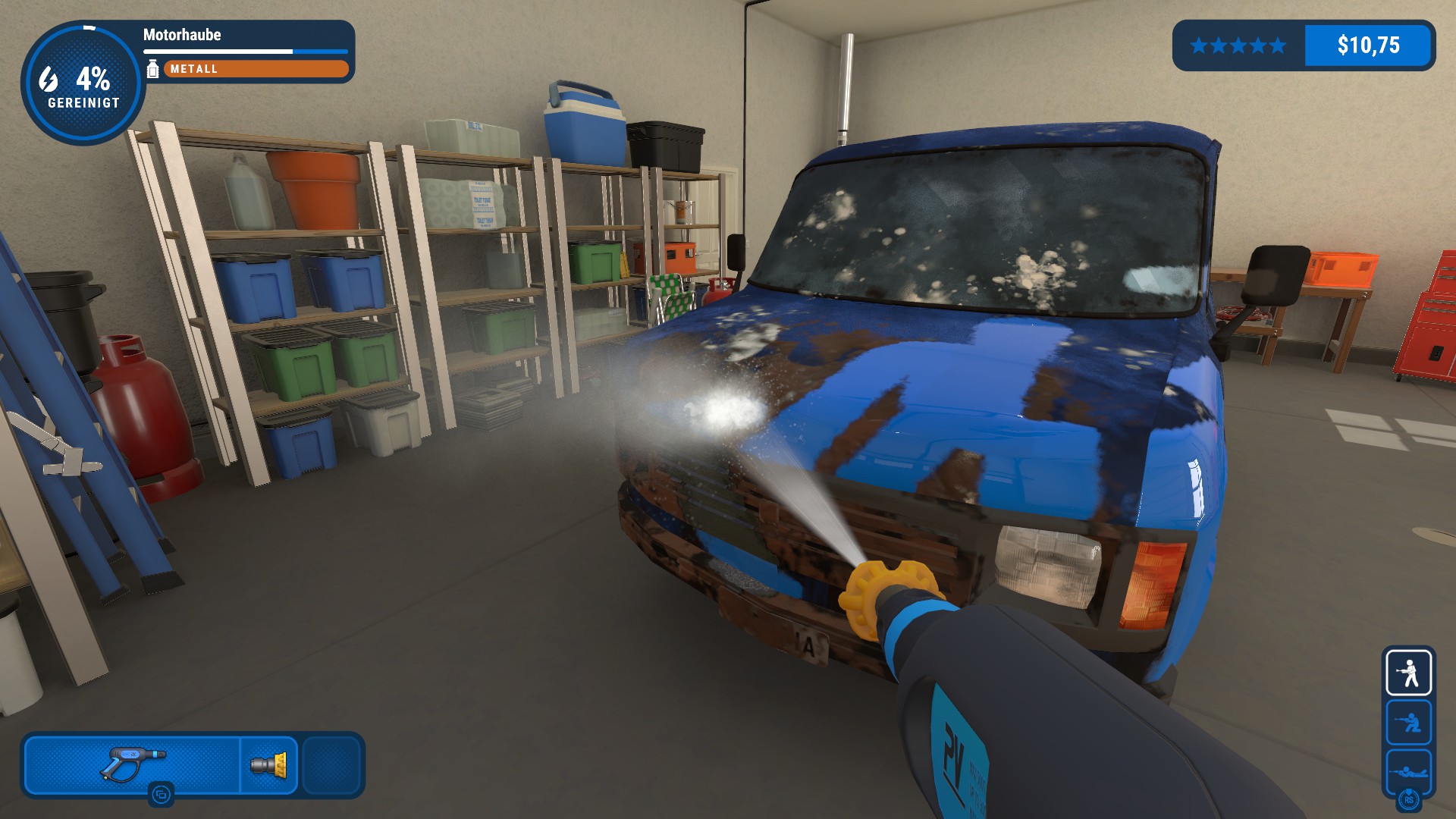Viewport: 1456px width, 819px height.
Task: Switch to the standing stance icon
Action: tap(1408, 672)
